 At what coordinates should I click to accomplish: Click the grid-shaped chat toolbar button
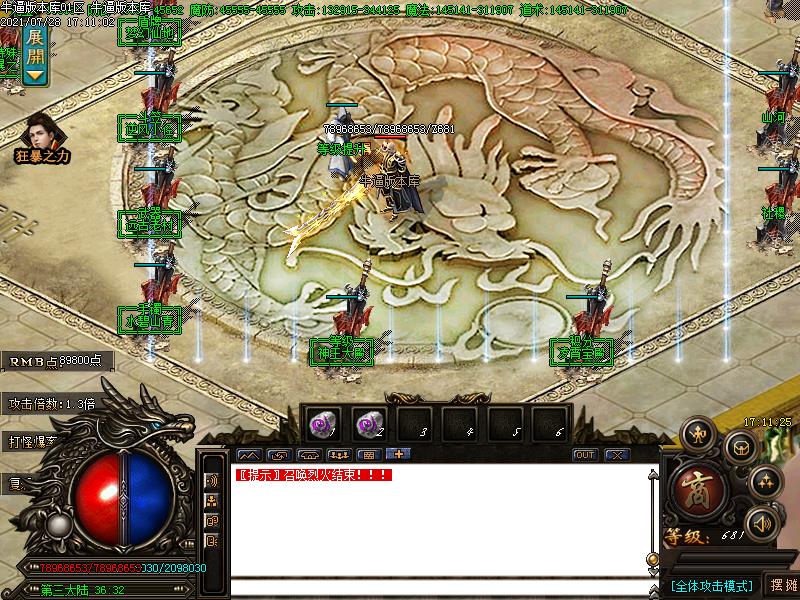pyautogui.click(x=368, y=455)
